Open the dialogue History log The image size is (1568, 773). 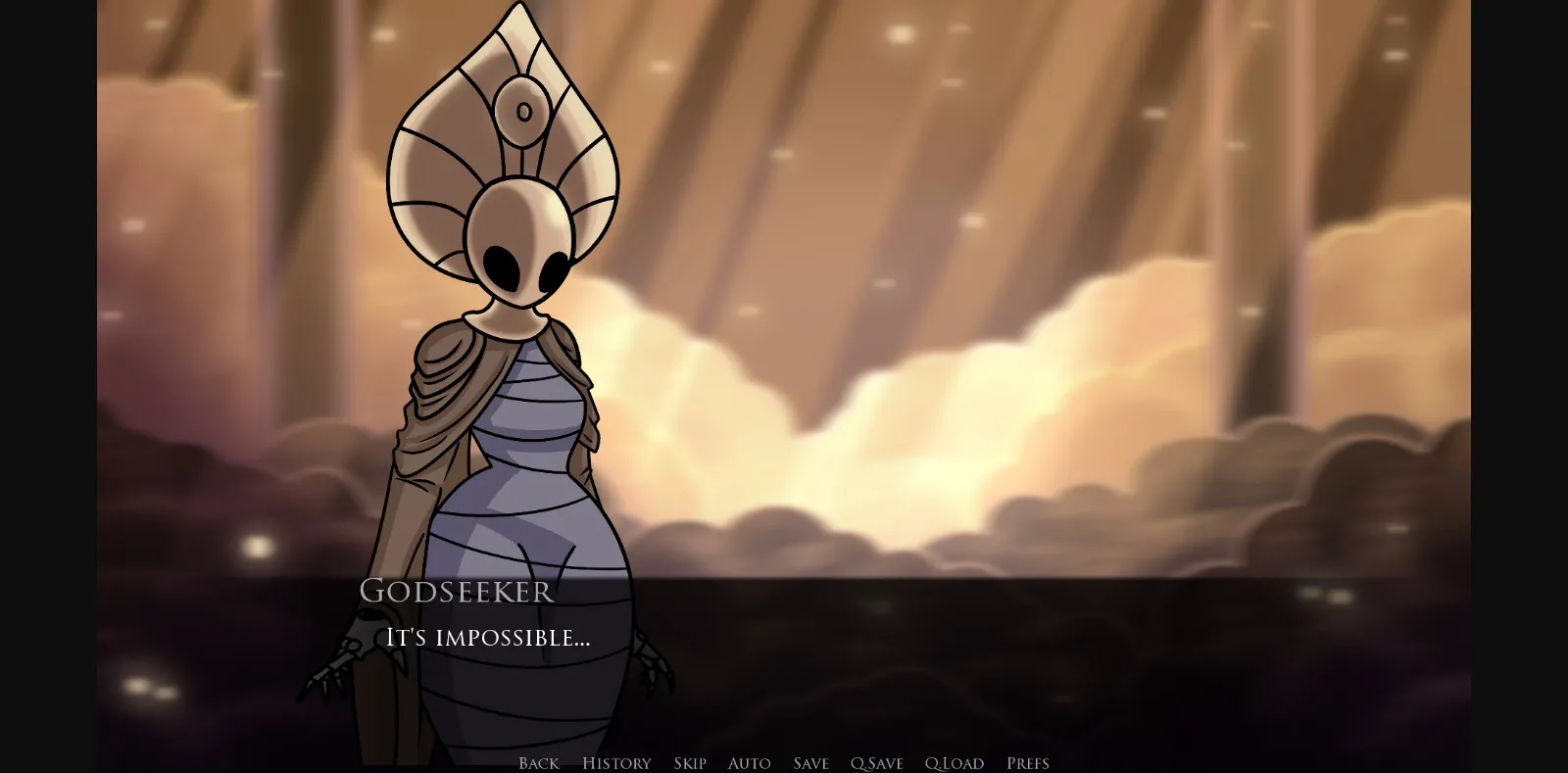615,763
